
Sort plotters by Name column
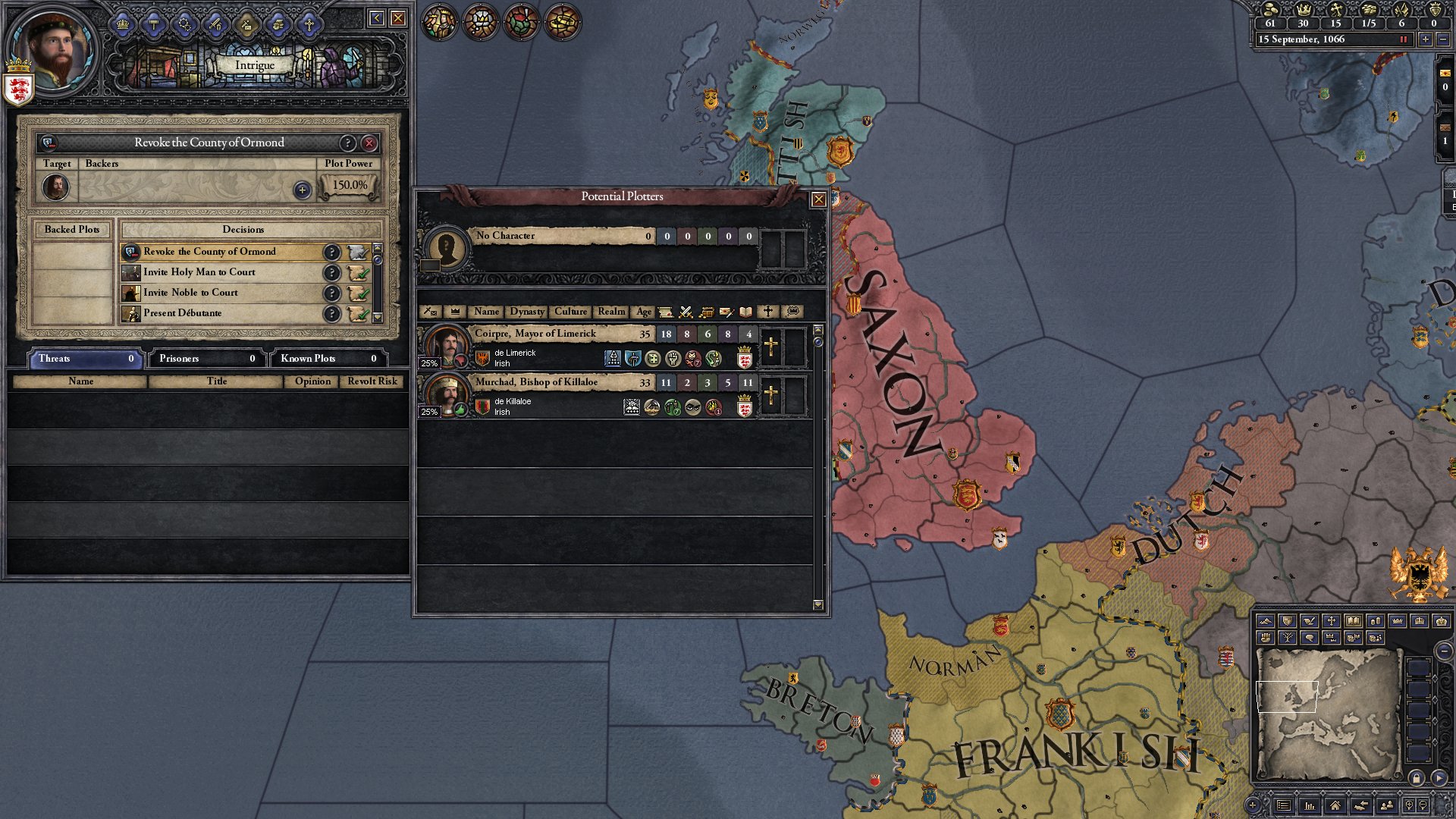tap(486, 312)
